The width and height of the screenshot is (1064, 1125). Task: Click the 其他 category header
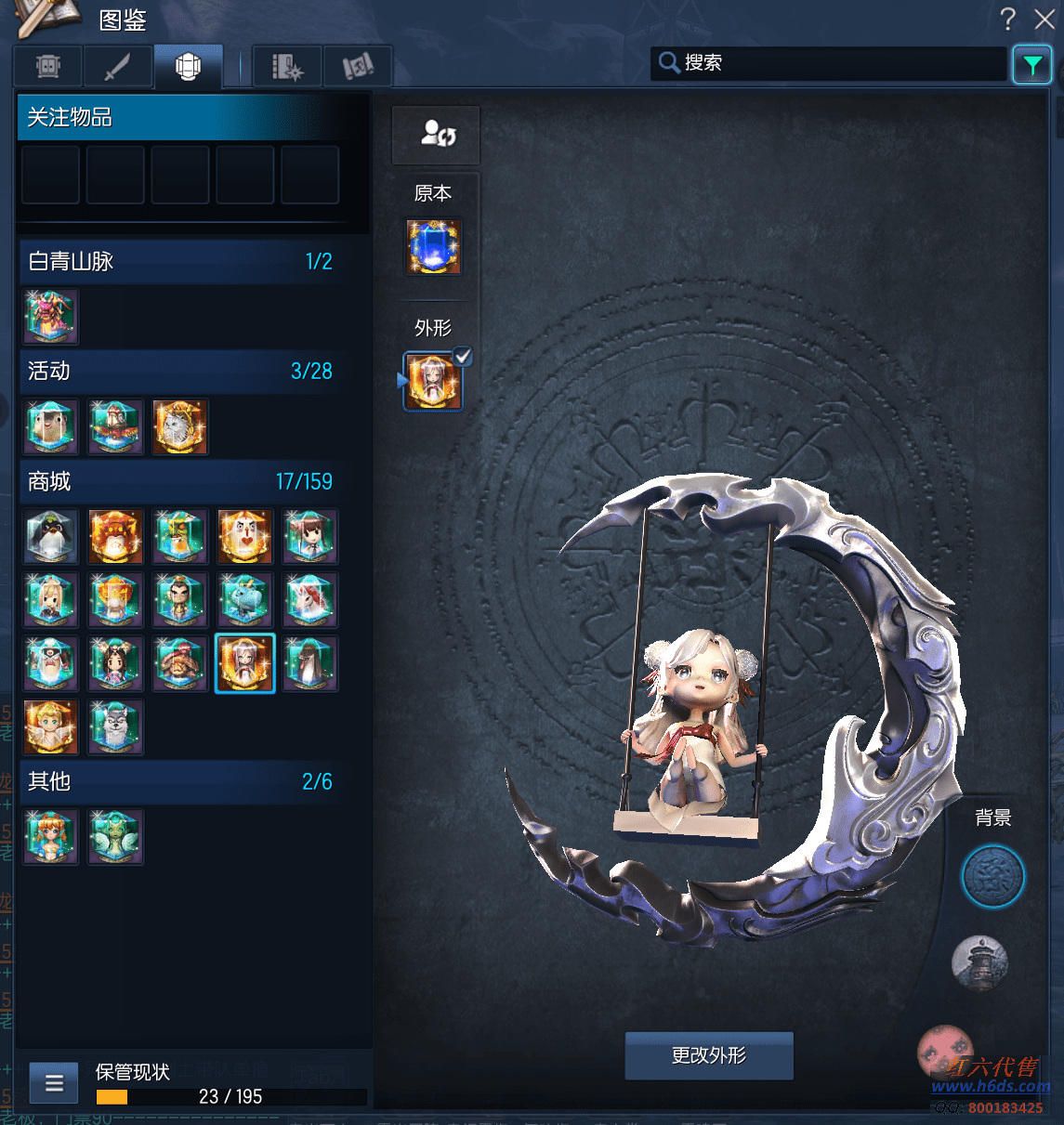181,782
